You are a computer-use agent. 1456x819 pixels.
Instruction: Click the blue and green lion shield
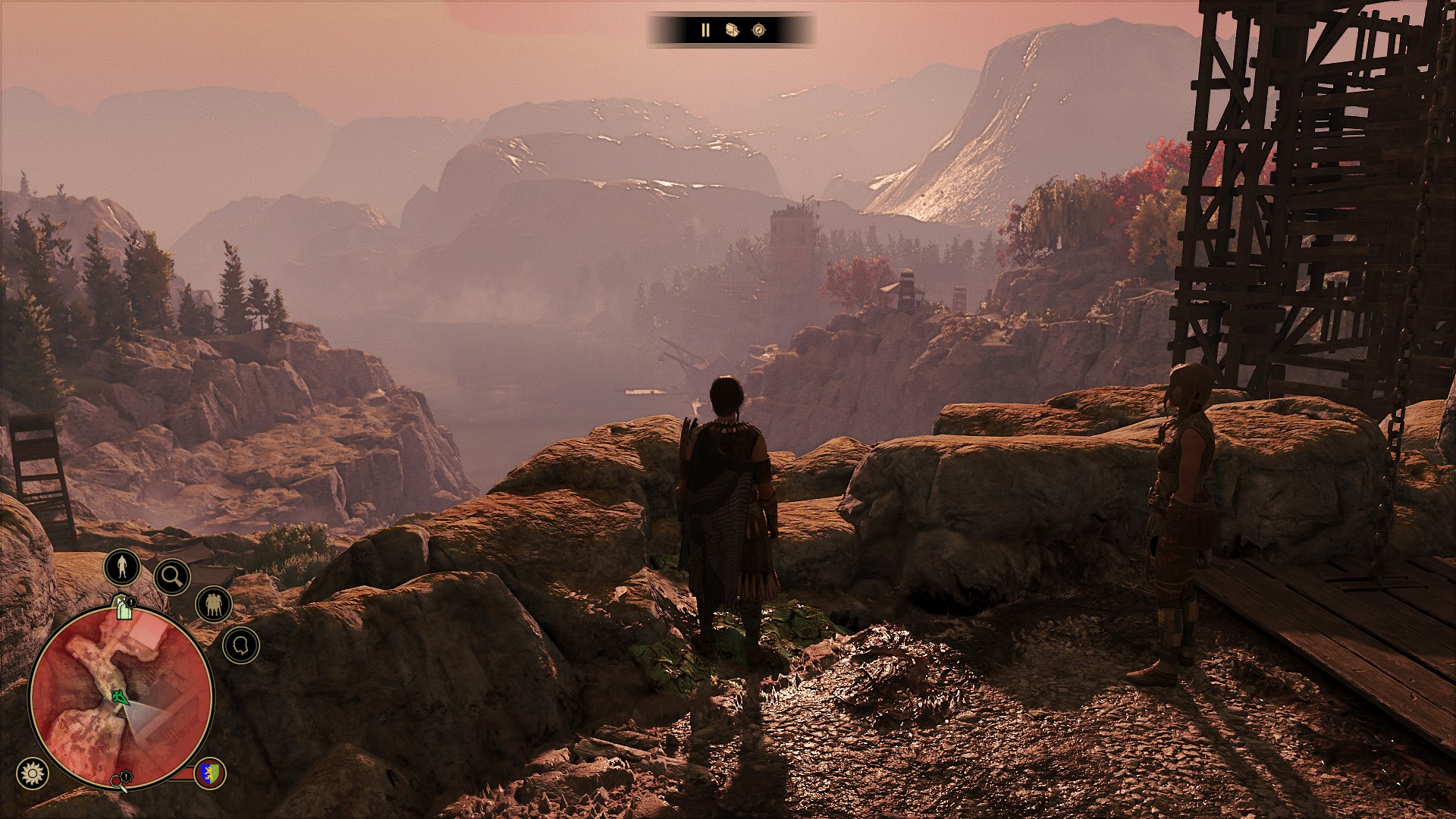[x=210, y=773]
